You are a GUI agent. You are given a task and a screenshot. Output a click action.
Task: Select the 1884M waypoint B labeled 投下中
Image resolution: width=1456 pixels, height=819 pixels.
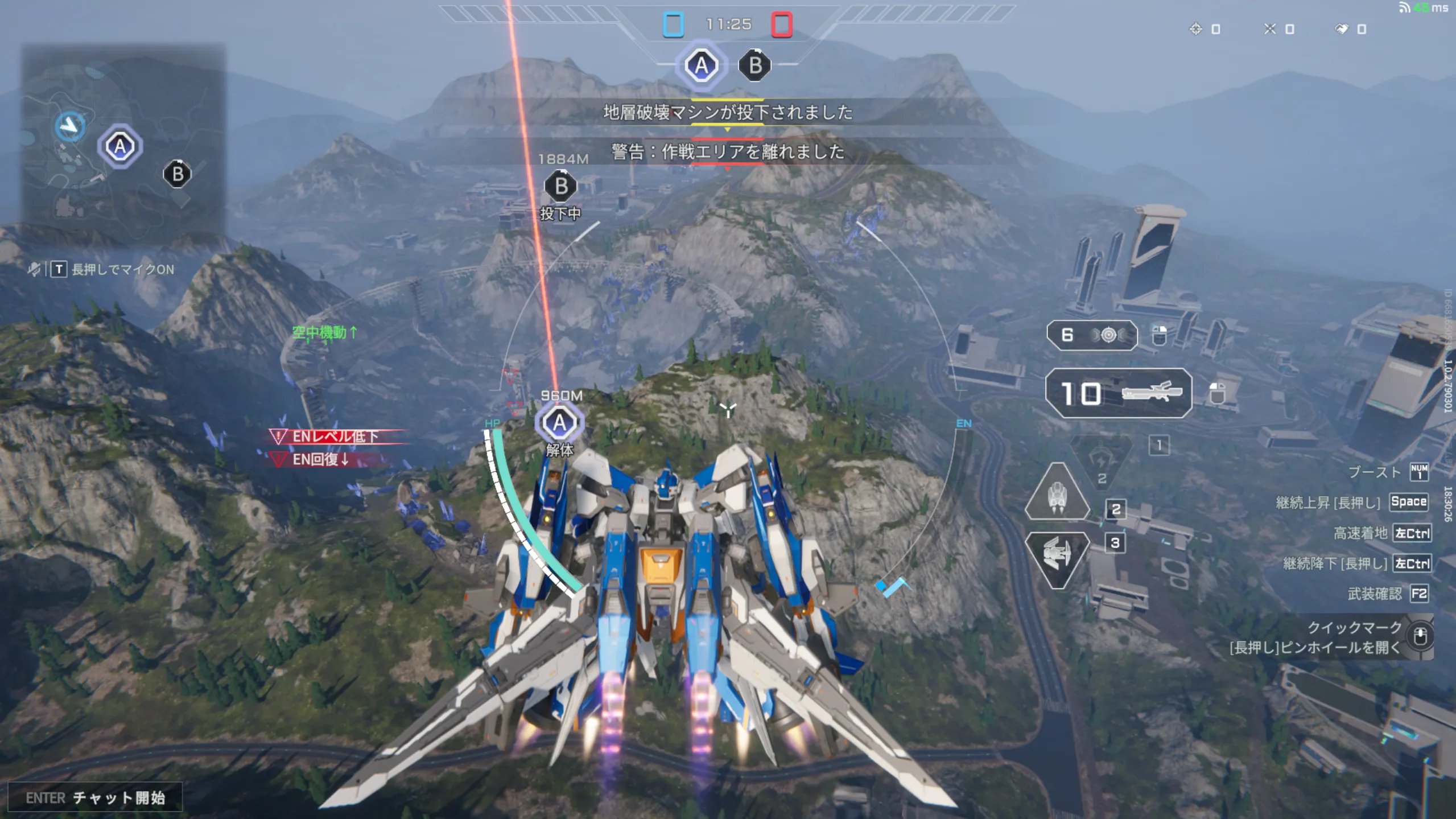click(x=560, y=186)
